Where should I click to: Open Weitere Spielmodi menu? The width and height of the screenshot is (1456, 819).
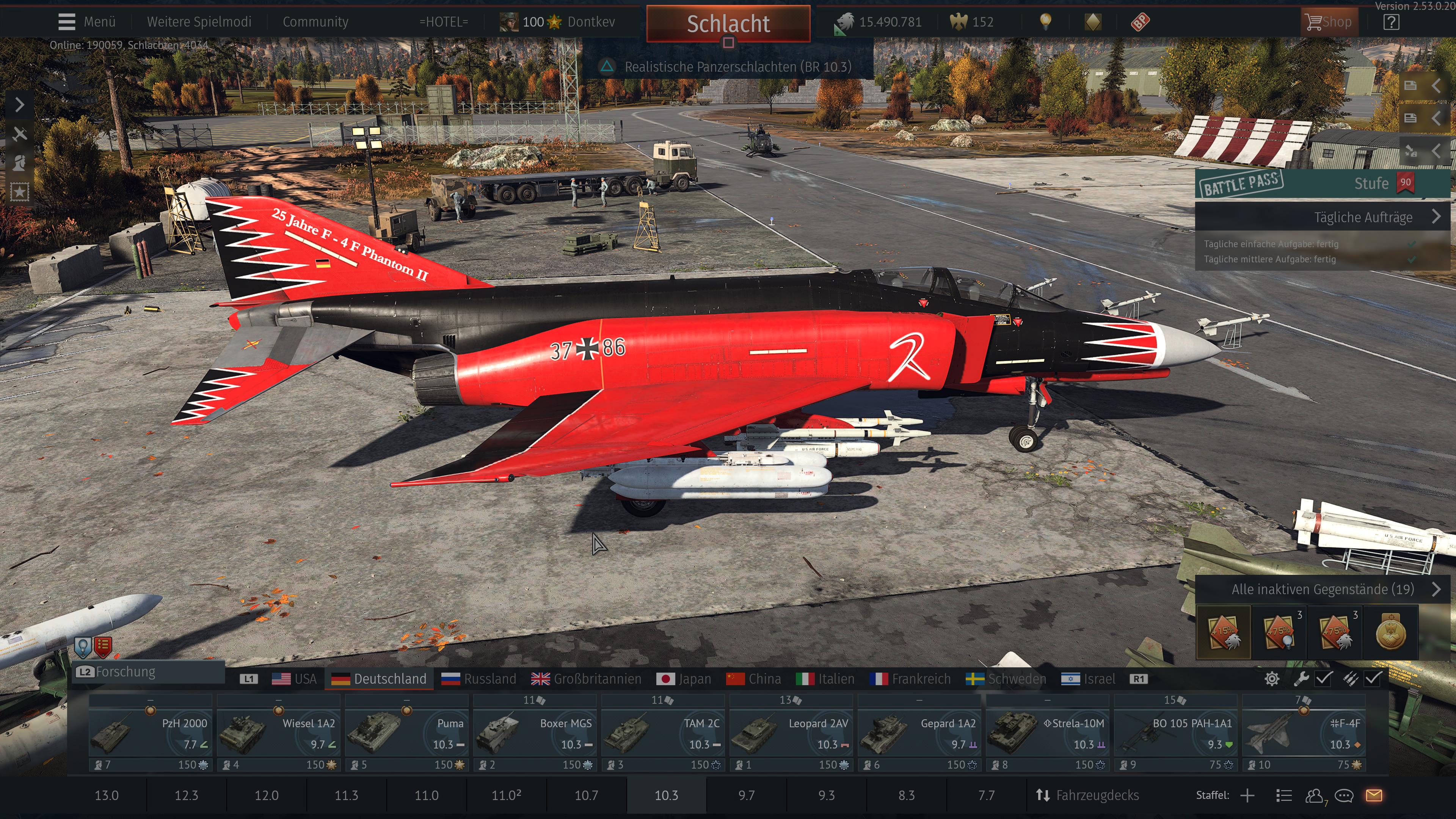pos(199,22)
